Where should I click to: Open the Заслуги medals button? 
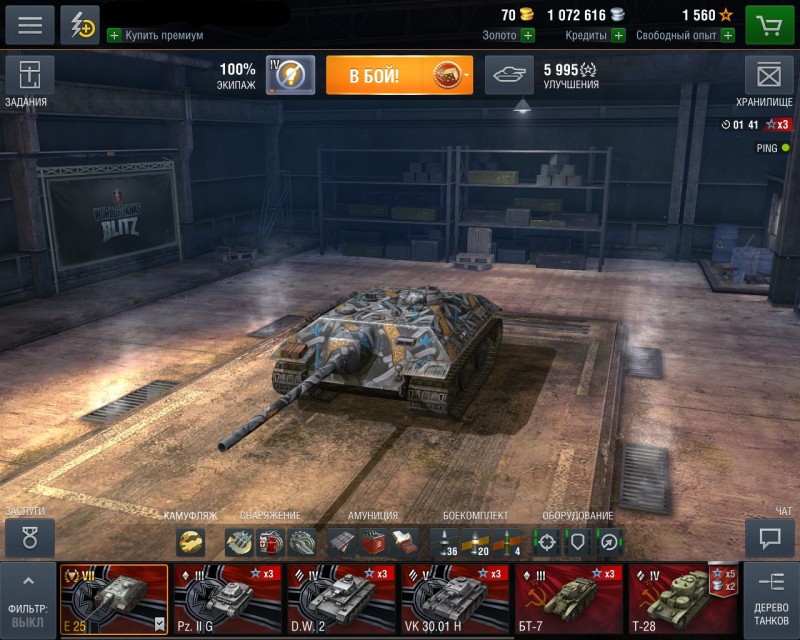pos(30,538)
